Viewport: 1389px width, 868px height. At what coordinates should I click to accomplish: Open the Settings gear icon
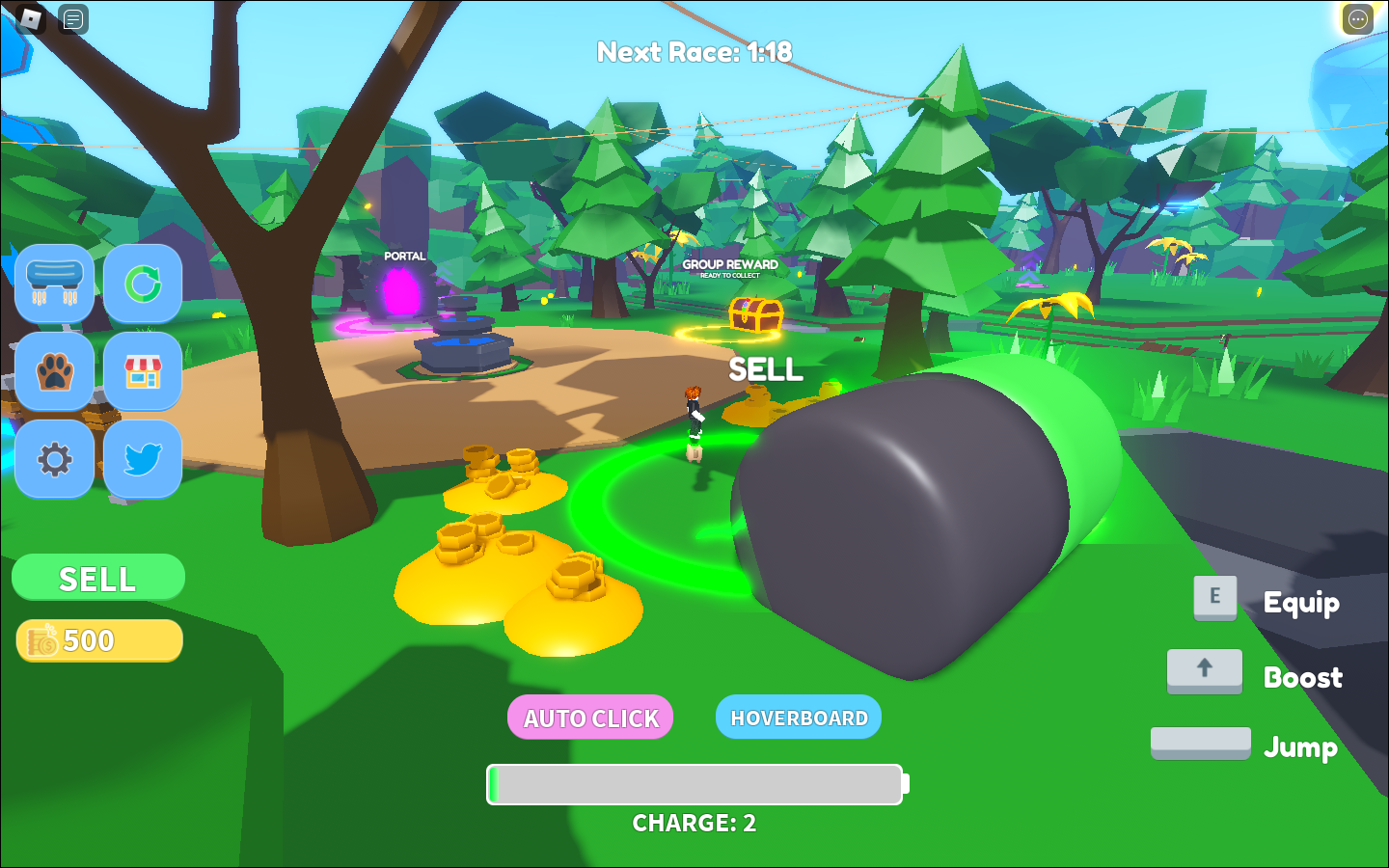(x=55, y=461)
